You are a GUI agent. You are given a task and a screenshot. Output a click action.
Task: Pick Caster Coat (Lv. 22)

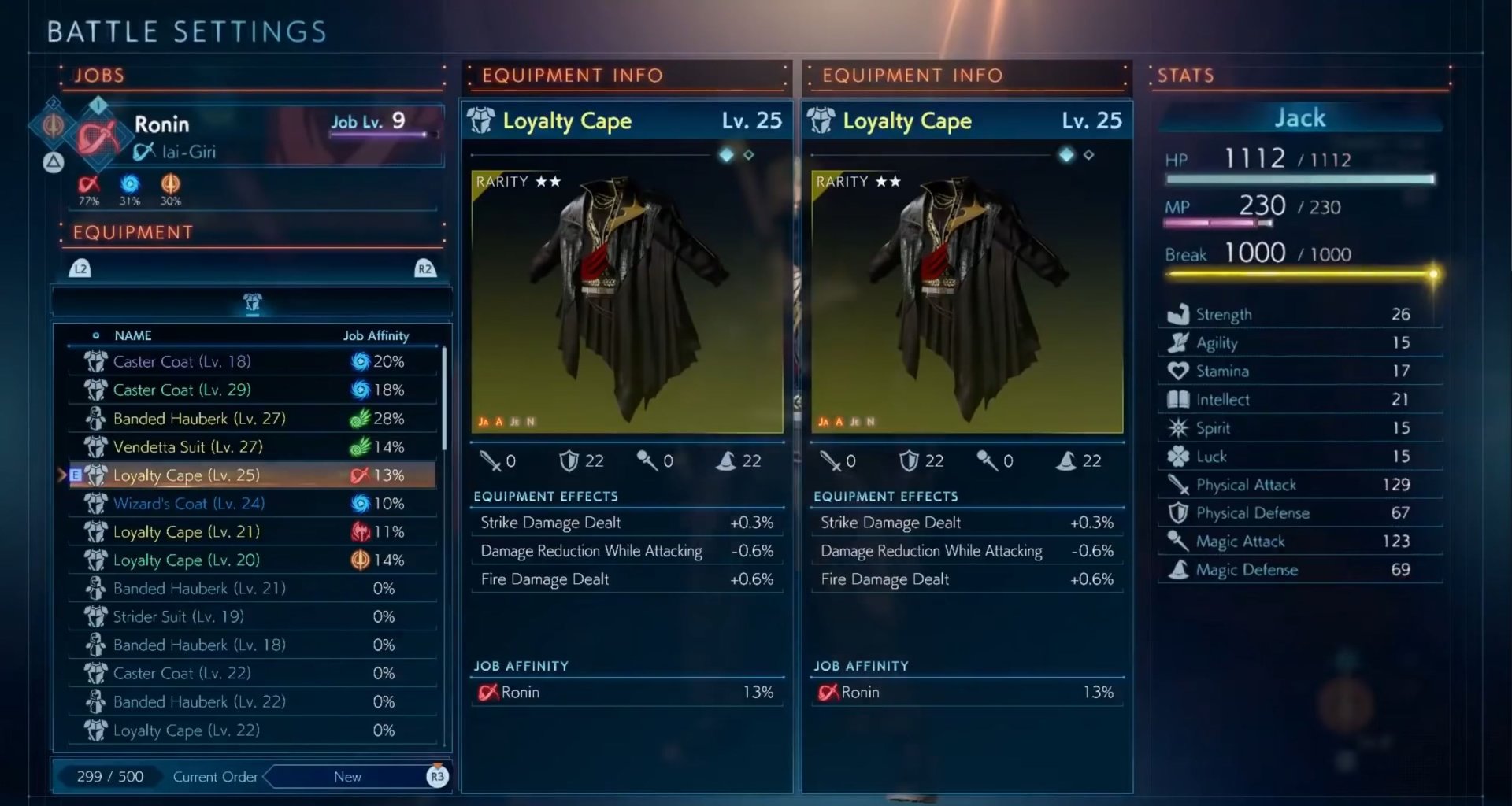tap(252, 673)
